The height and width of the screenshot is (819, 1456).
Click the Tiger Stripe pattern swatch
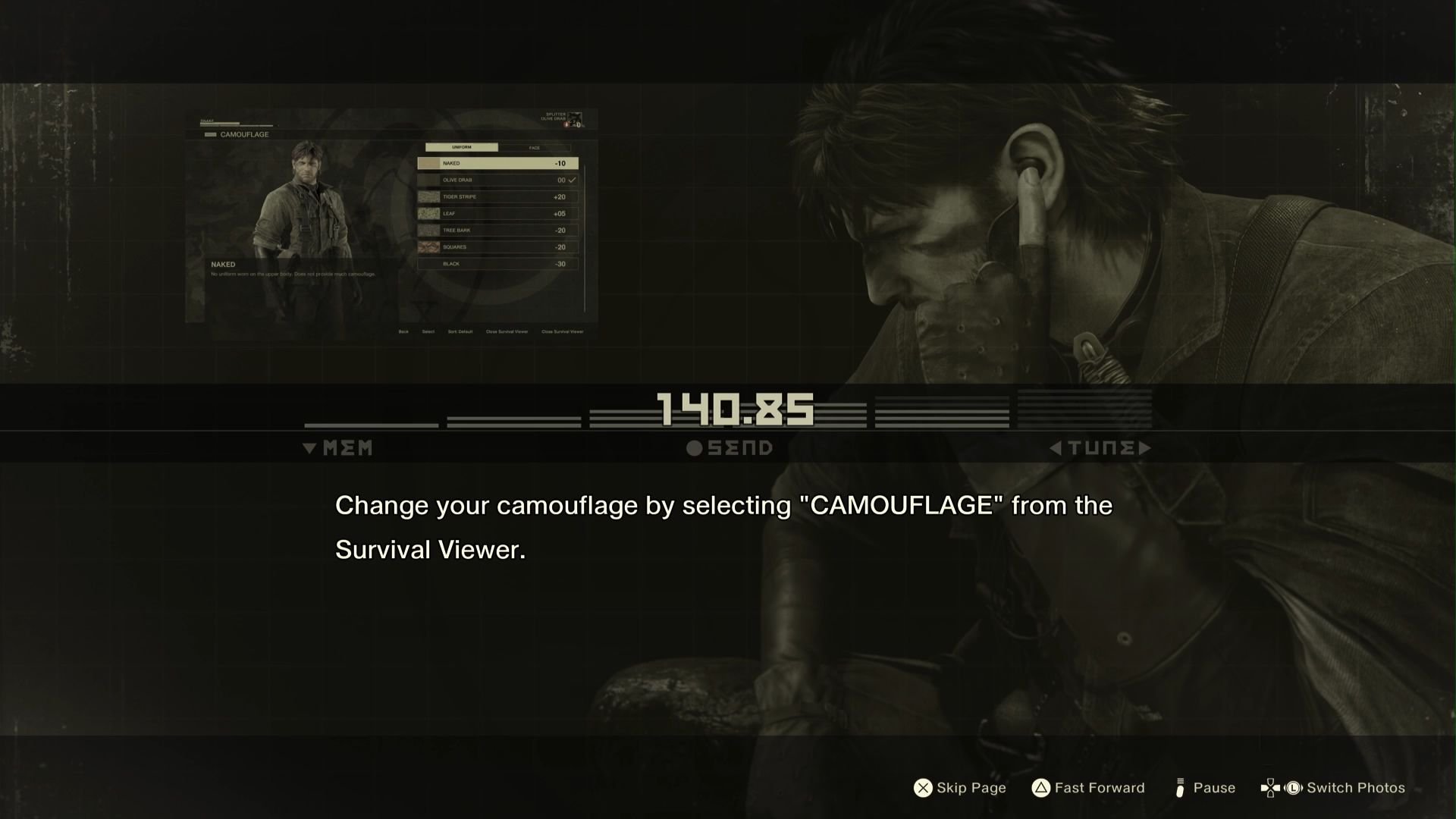pyautogui.click(x=429, y=197)
